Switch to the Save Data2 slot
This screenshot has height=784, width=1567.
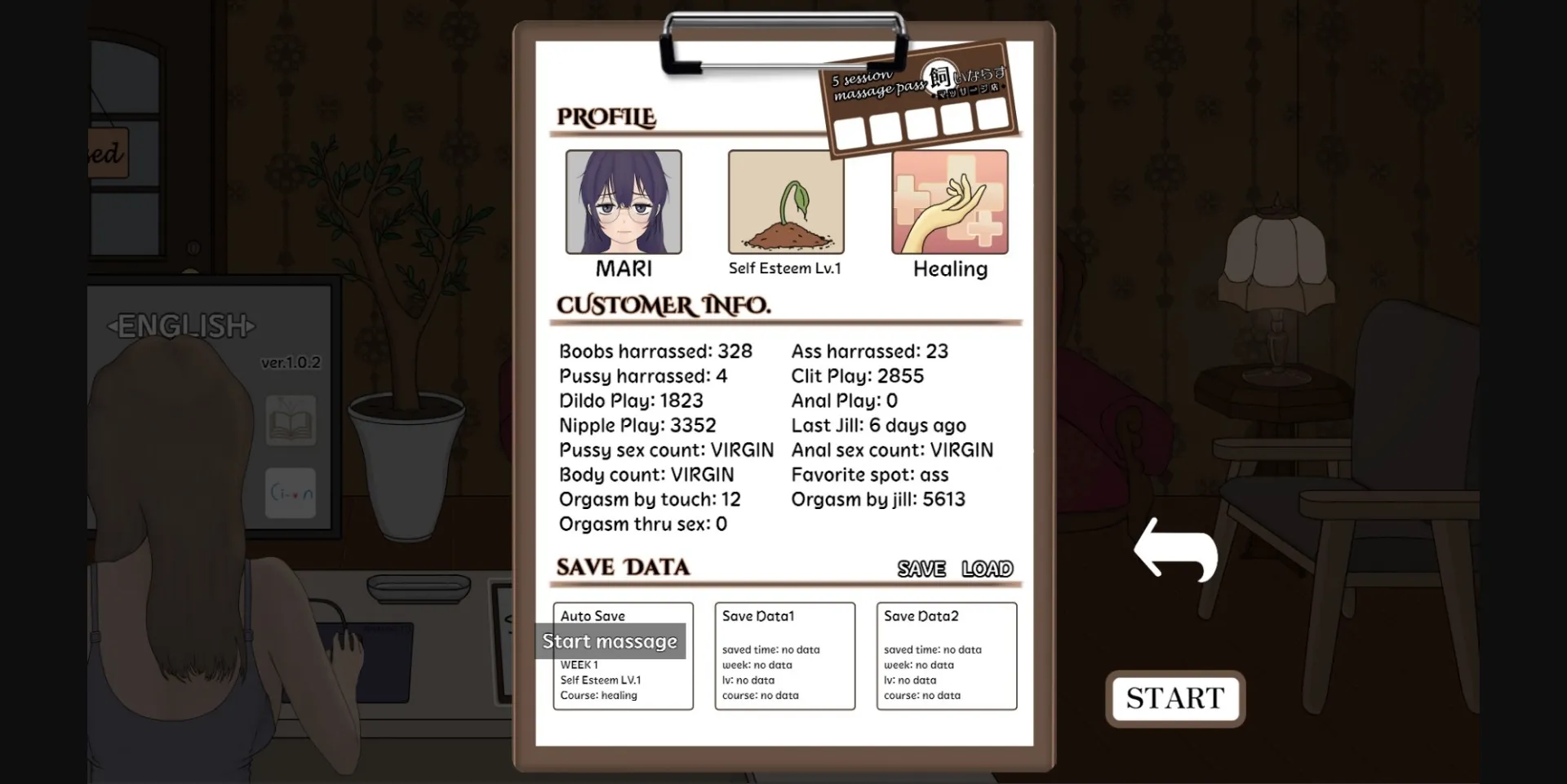coord(947,657)
